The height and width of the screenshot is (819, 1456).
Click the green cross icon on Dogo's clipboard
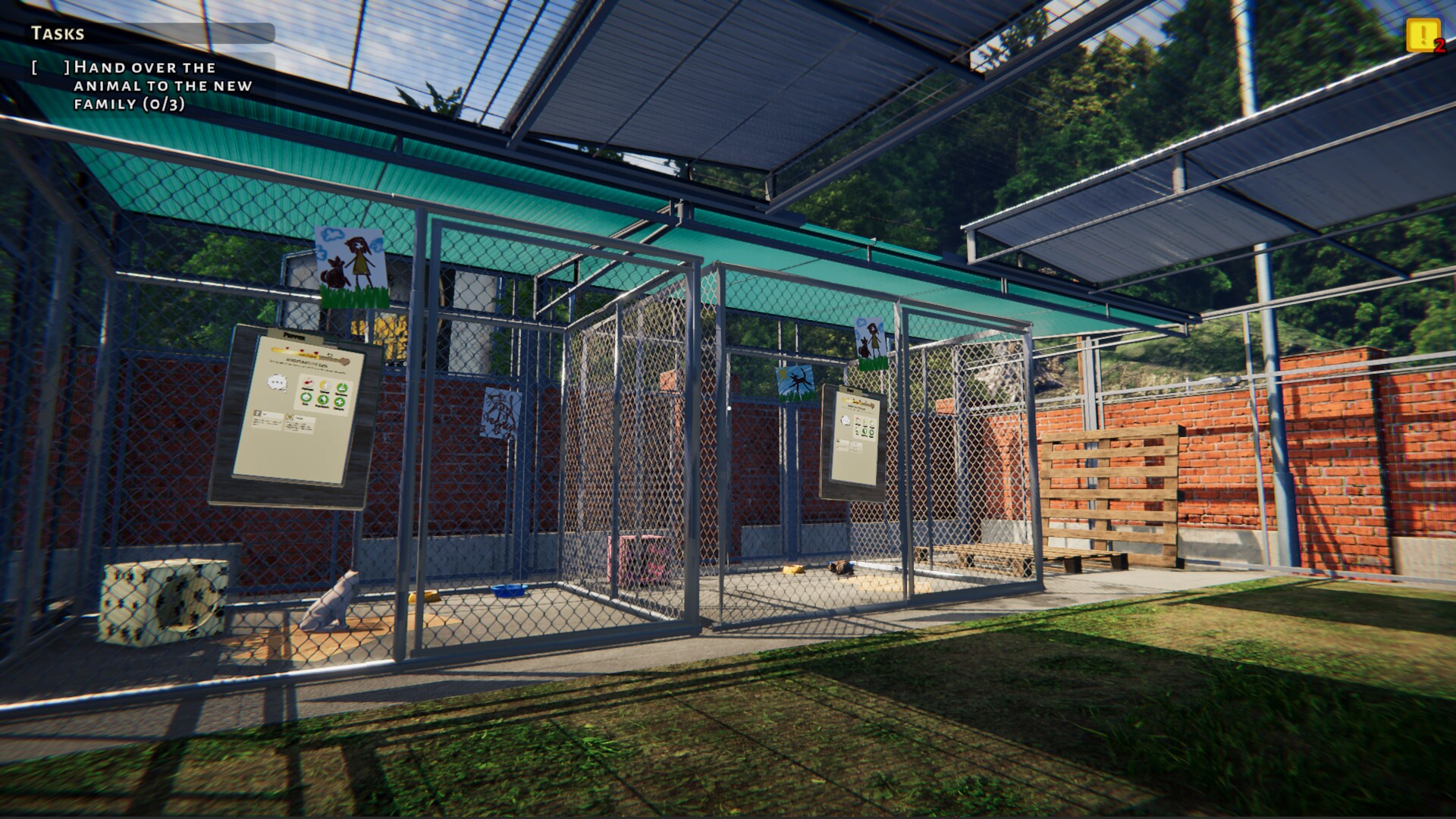pyautogui.click(x=871, y=431)
